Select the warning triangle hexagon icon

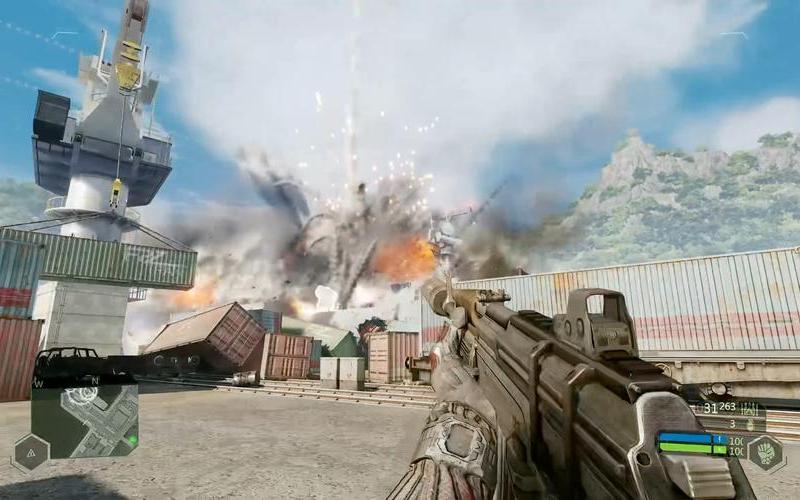[x=30, y=452]
